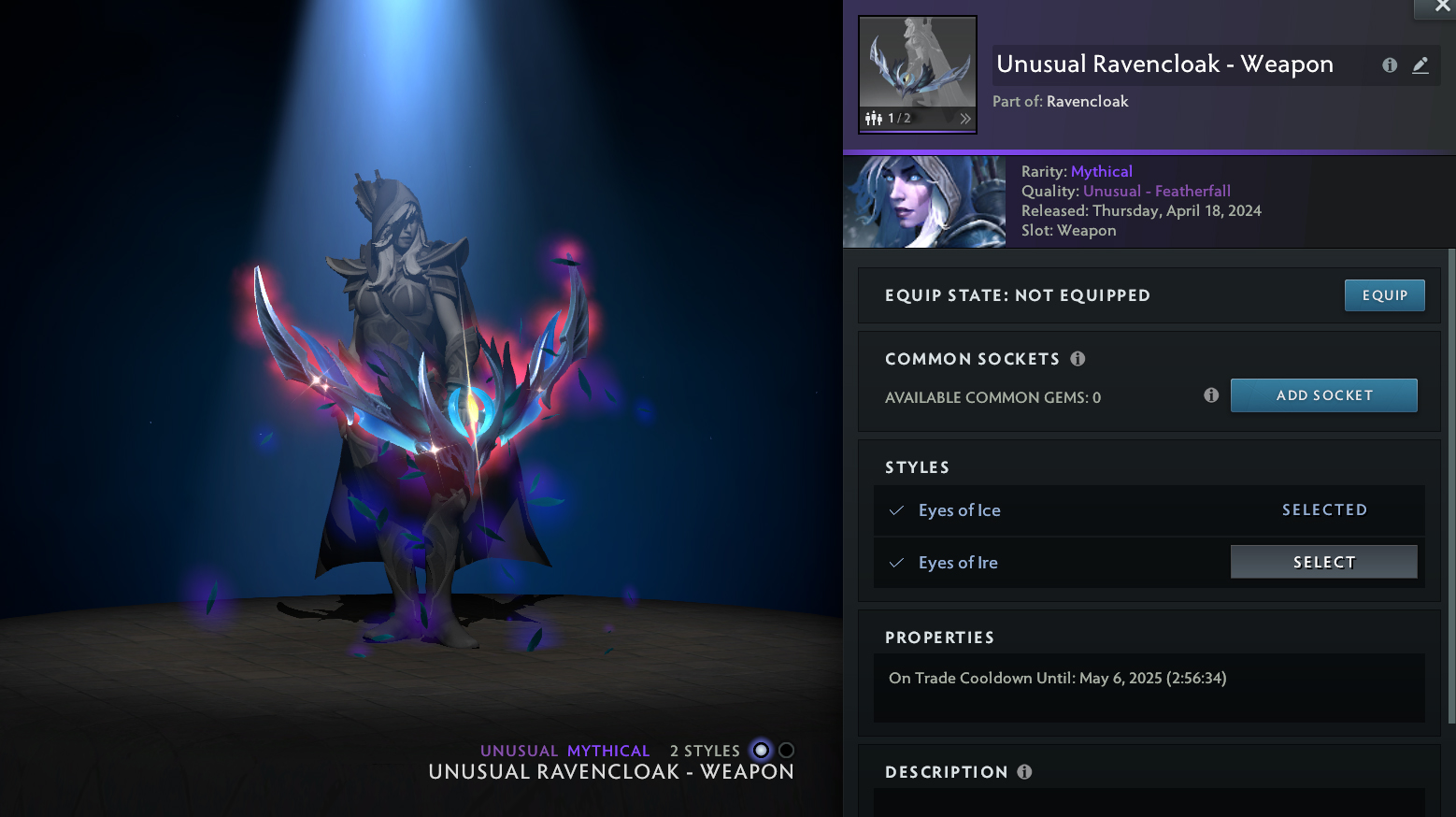Viewport: 1456px width, 817px height.
Task: Show Common Sockets info tooltip
Action: tap(1078, 359)
